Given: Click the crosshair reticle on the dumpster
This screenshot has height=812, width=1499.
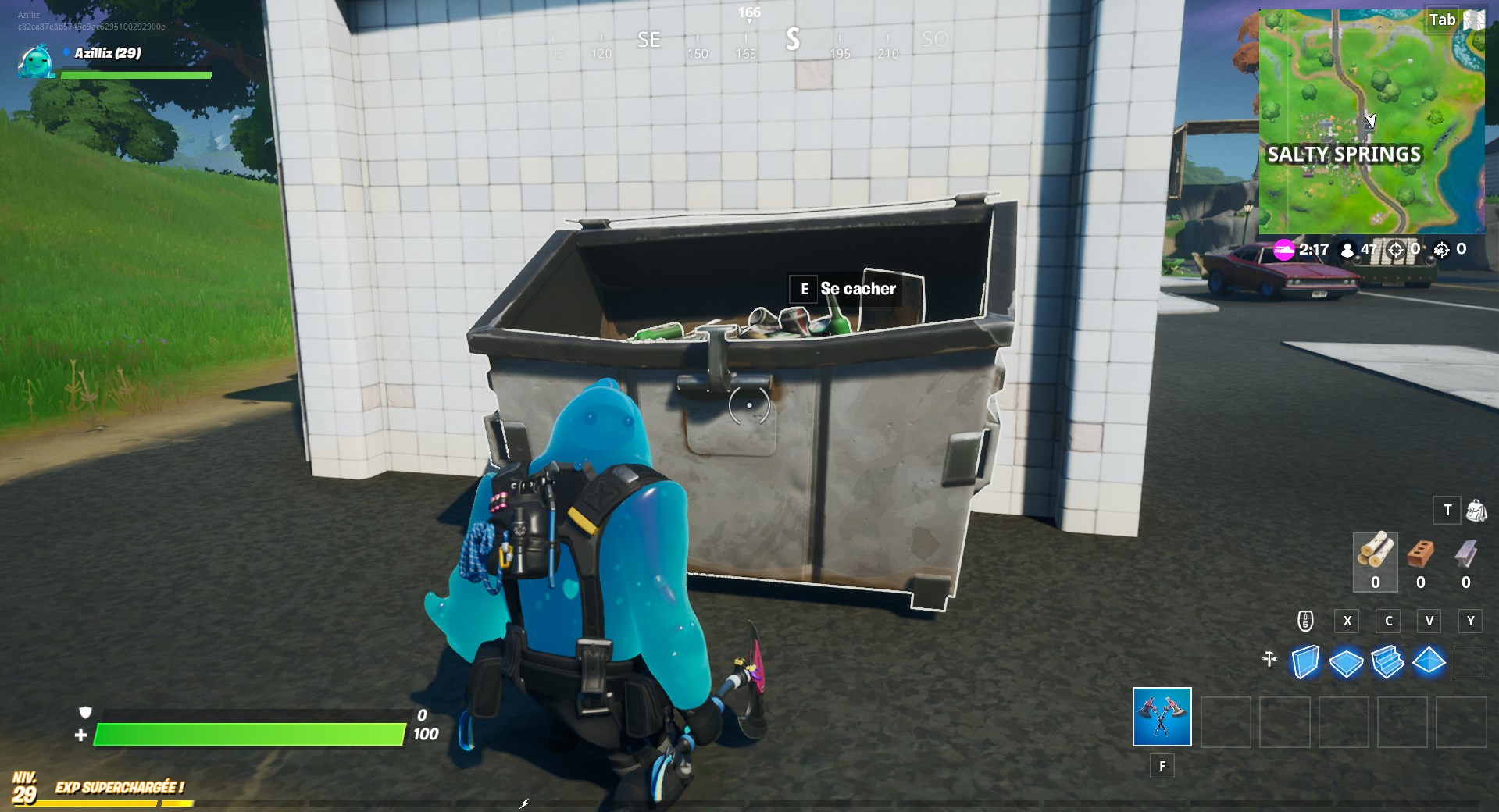Looking at the screenshot, I should 748,404.
